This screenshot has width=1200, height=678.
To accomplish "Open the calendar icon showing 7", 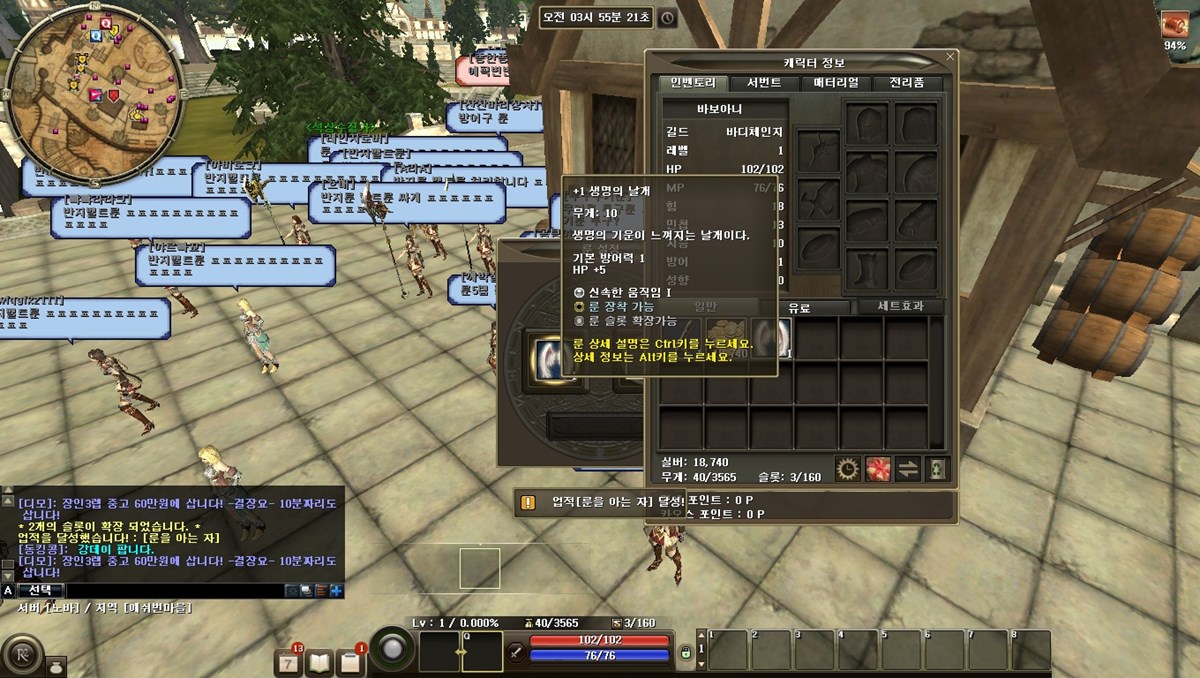I will pyautogui.click(x=289, y=661).
